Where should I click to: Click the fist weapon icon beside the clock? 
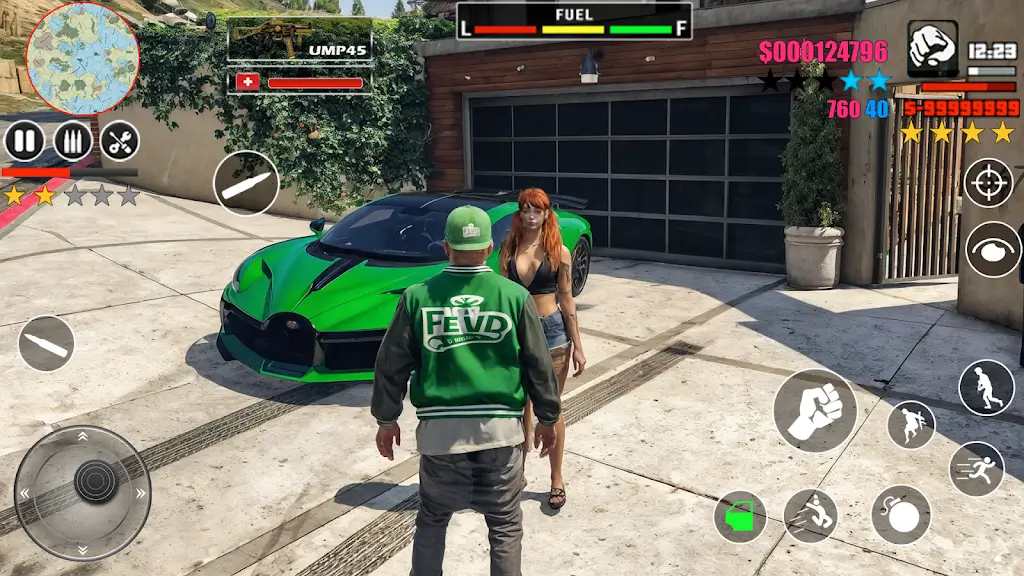[932, 47]
